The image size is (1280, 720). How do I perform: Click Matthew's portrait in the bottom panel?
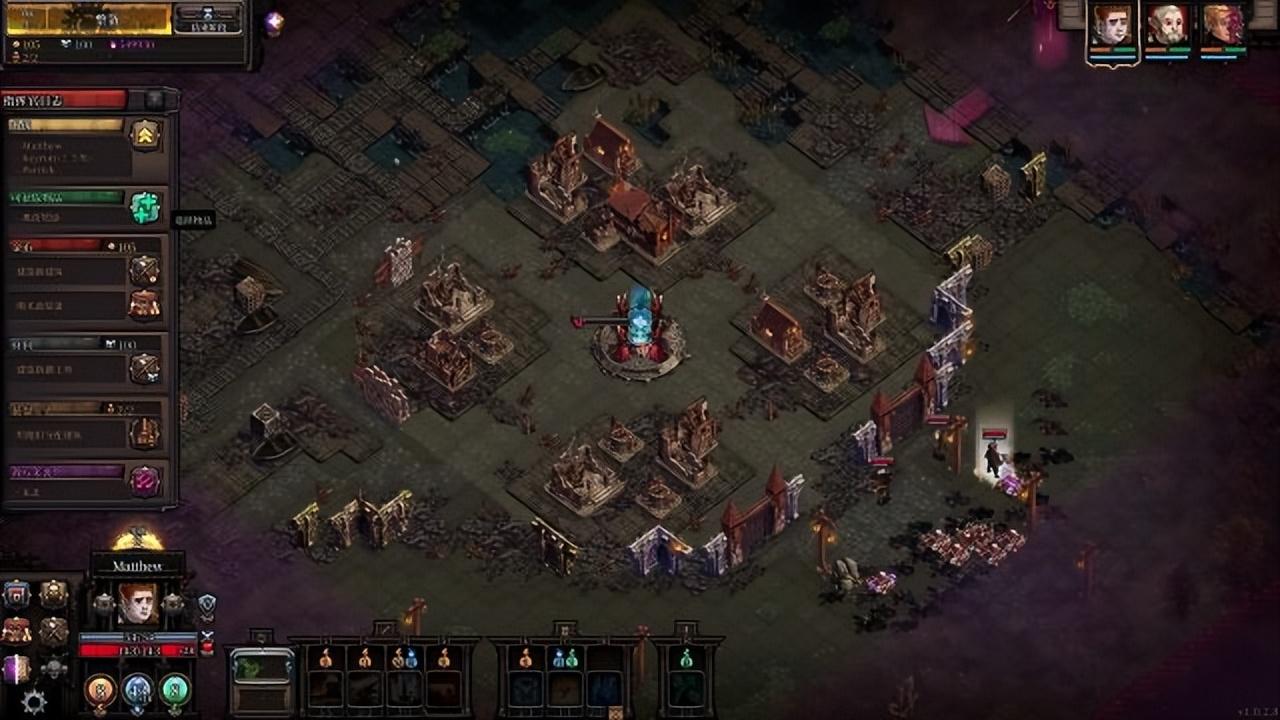[138, 604]
